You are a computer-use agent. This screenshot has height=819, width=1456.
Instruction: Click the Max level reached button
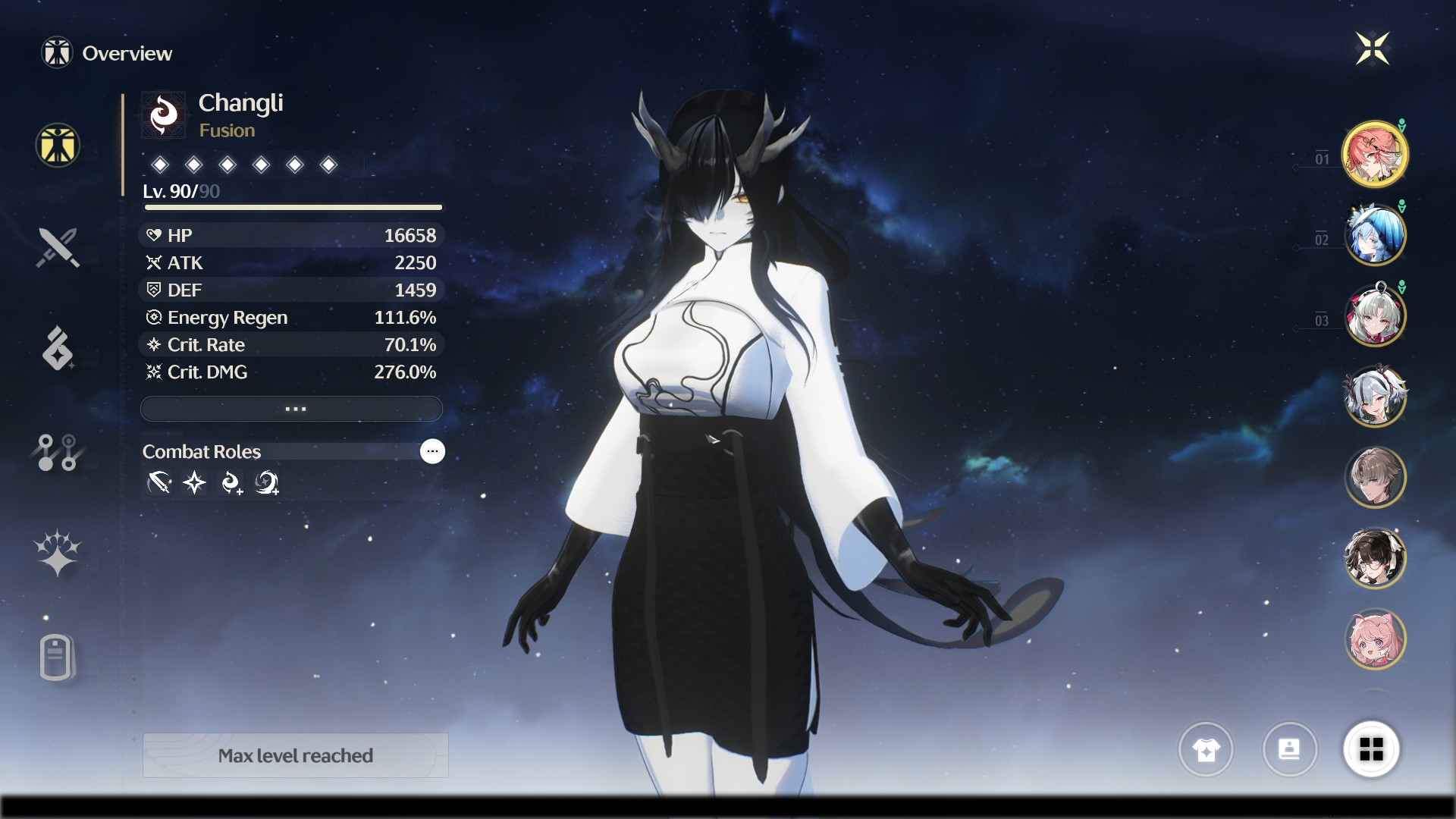pyautogui.click(x=295, y=755)
